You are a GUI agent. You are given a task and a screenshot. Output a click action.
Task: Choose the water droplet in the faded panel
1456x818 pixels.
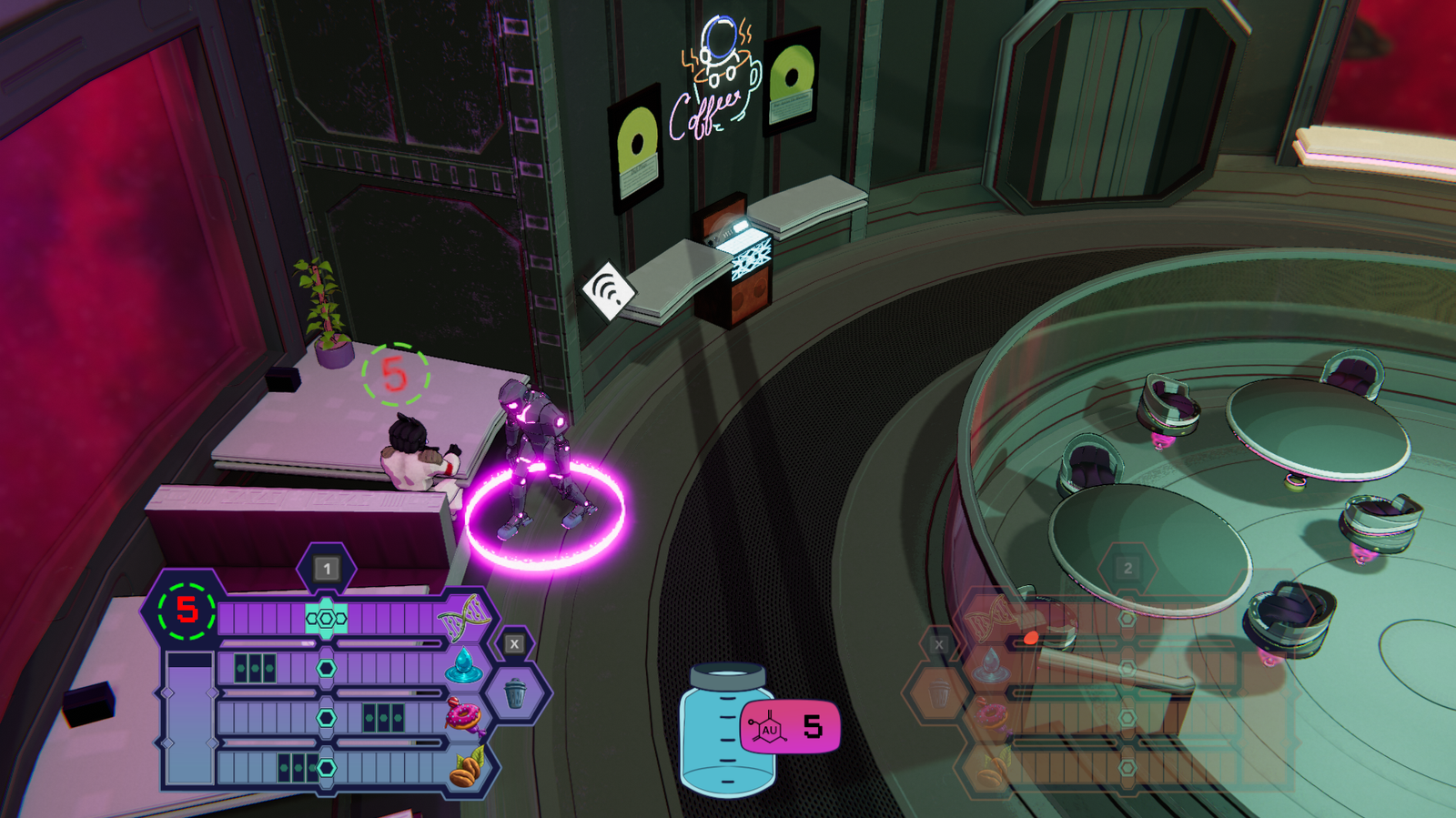990,667
